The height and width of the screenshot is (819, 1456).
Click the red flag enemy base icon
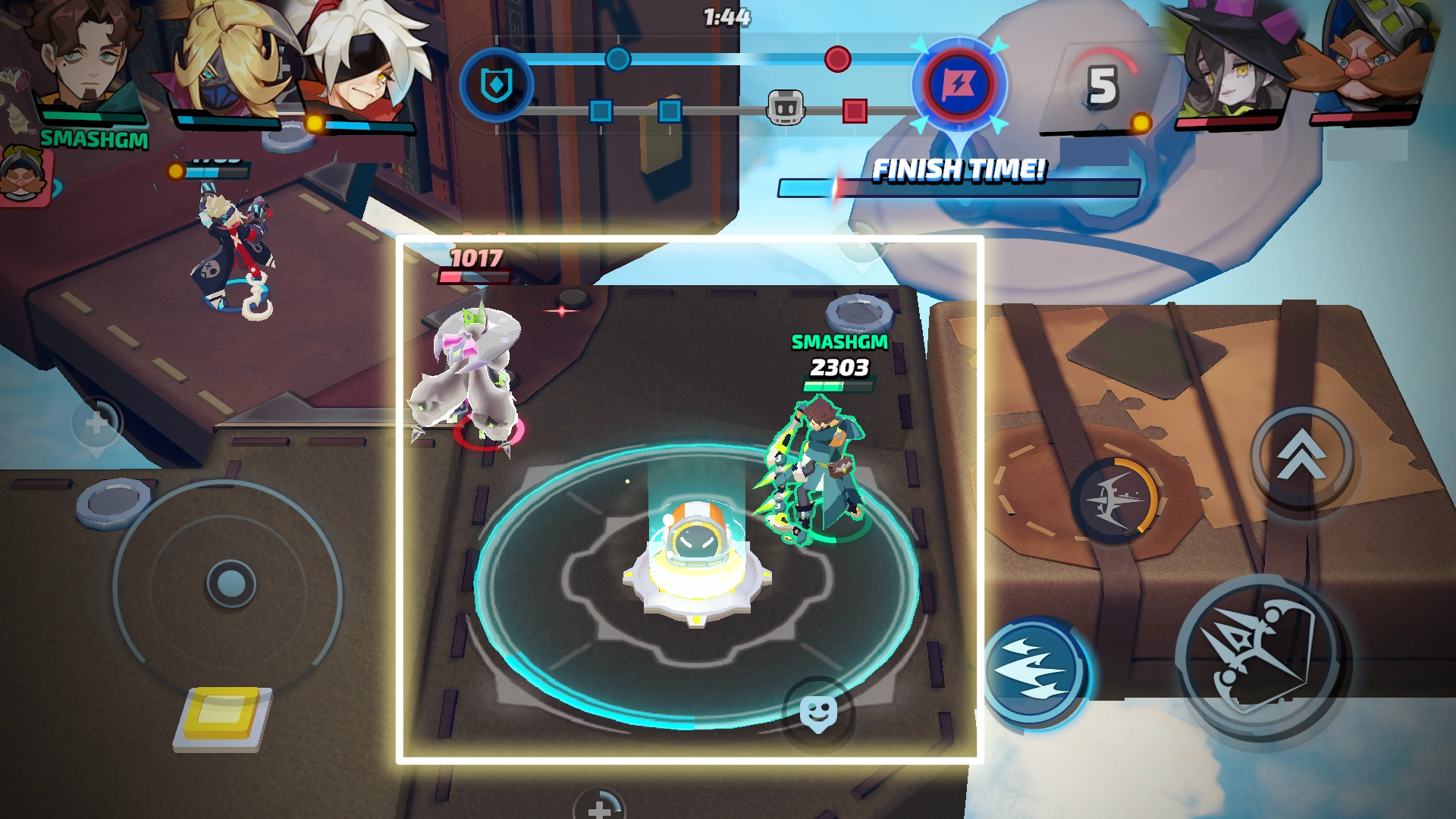click(959, 85)
